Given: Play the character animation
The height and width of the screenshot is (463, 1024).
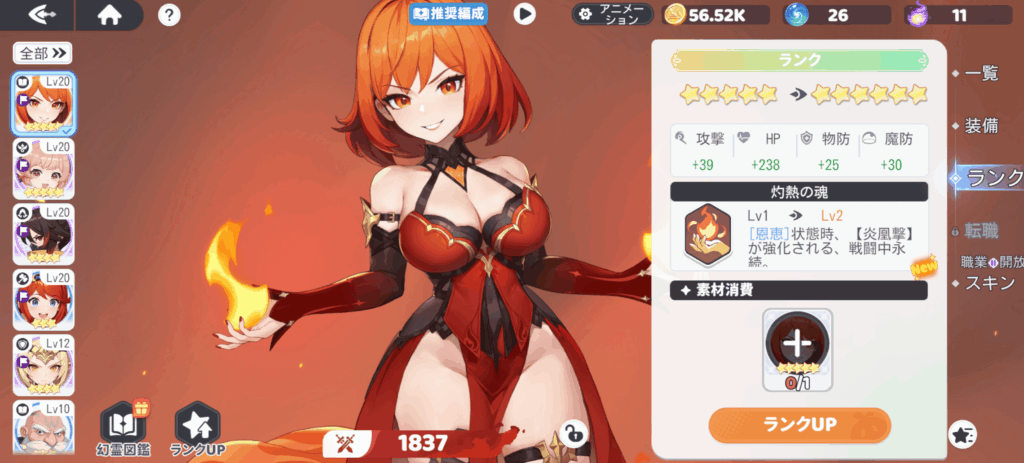Looking at the screenshot, I should [x=524, y=14].
